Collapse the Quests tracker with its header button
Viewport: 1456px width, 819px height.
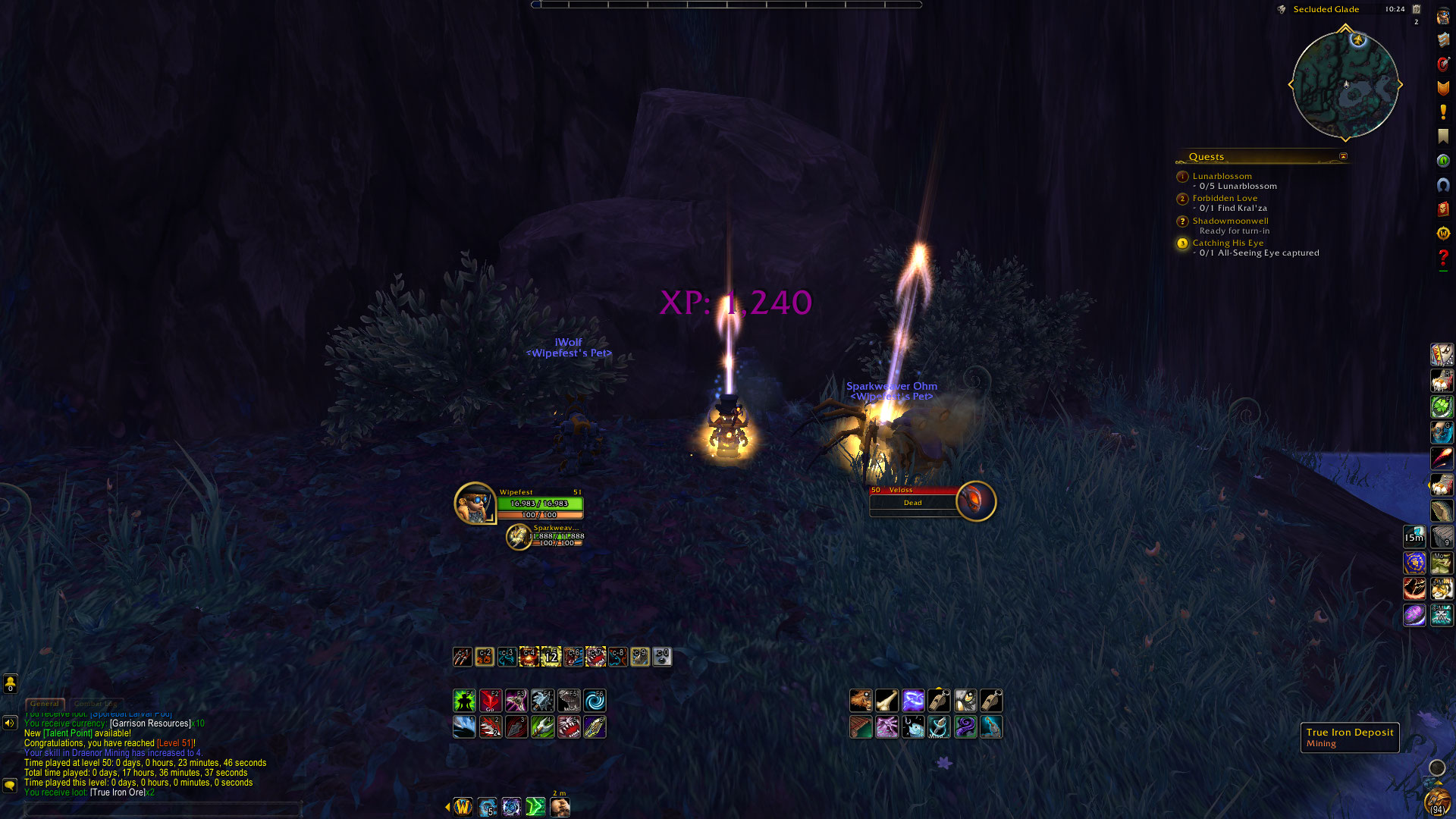tap(1343, 157)
